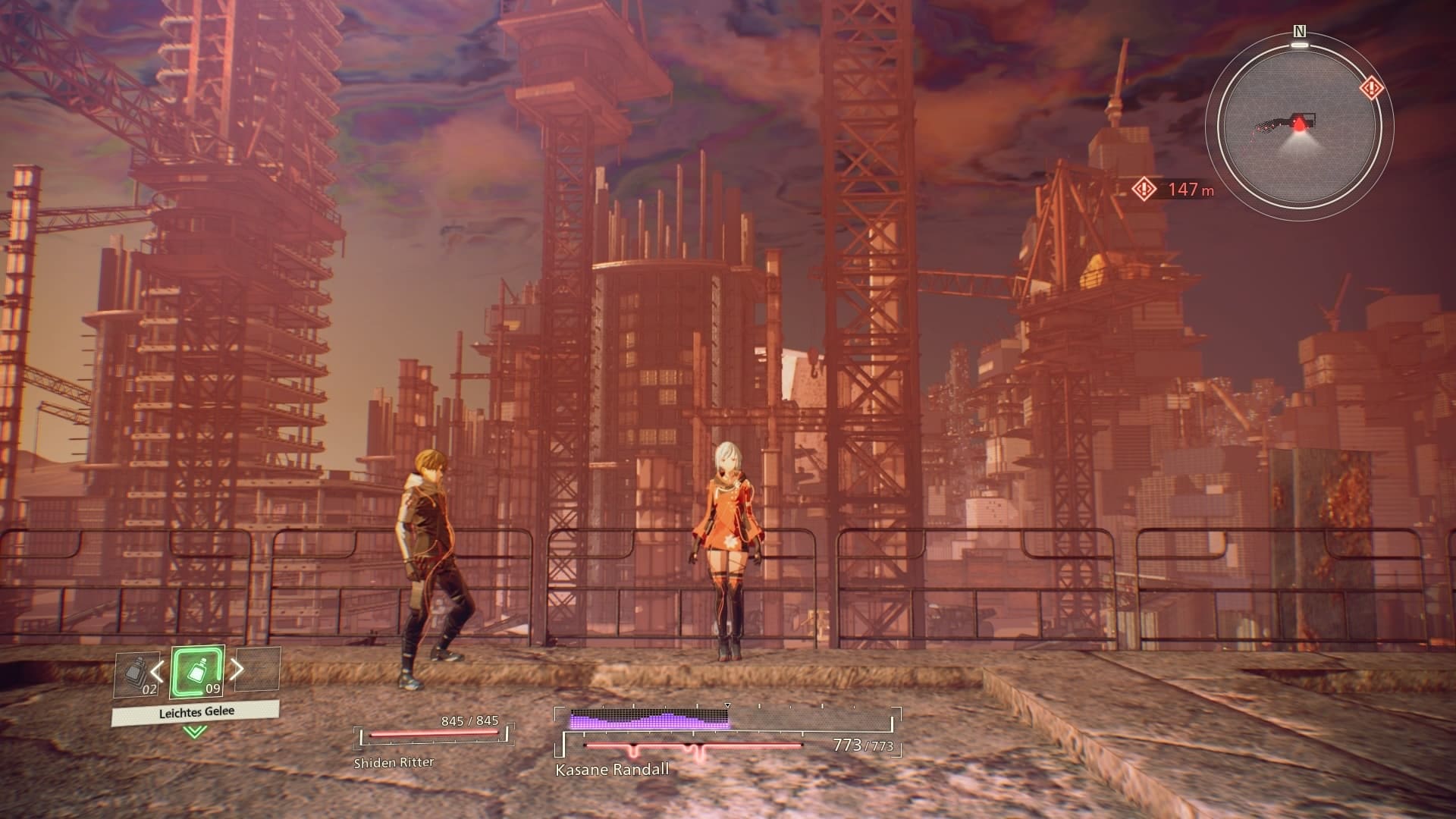Select the 147 m objective distance marker
The width and height of the screenshot is (1456, 819).
click(x=1172, y=189)
